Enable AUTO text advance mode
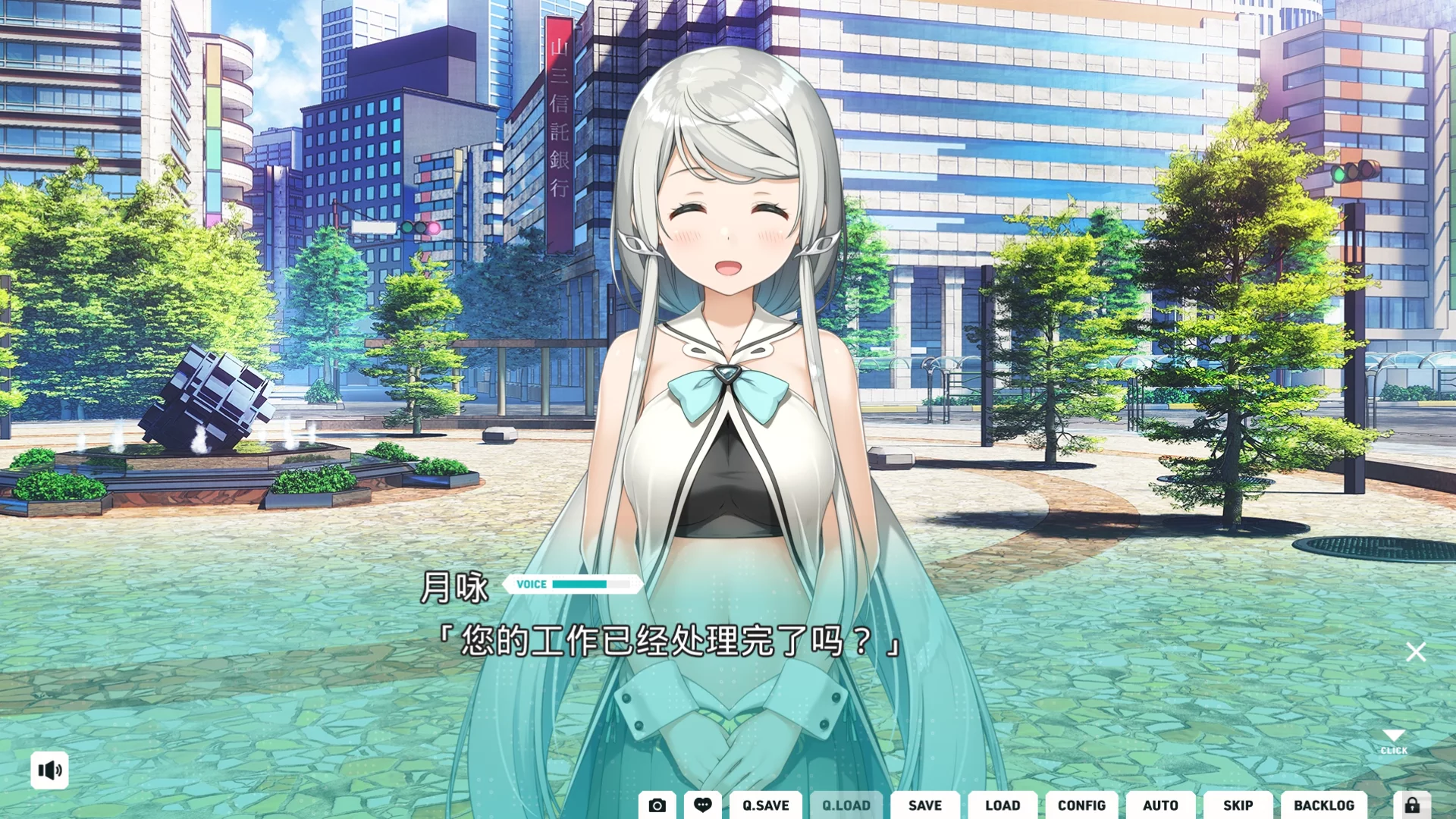Viewport: 1456px width, 819px height. coord(1160,806)
